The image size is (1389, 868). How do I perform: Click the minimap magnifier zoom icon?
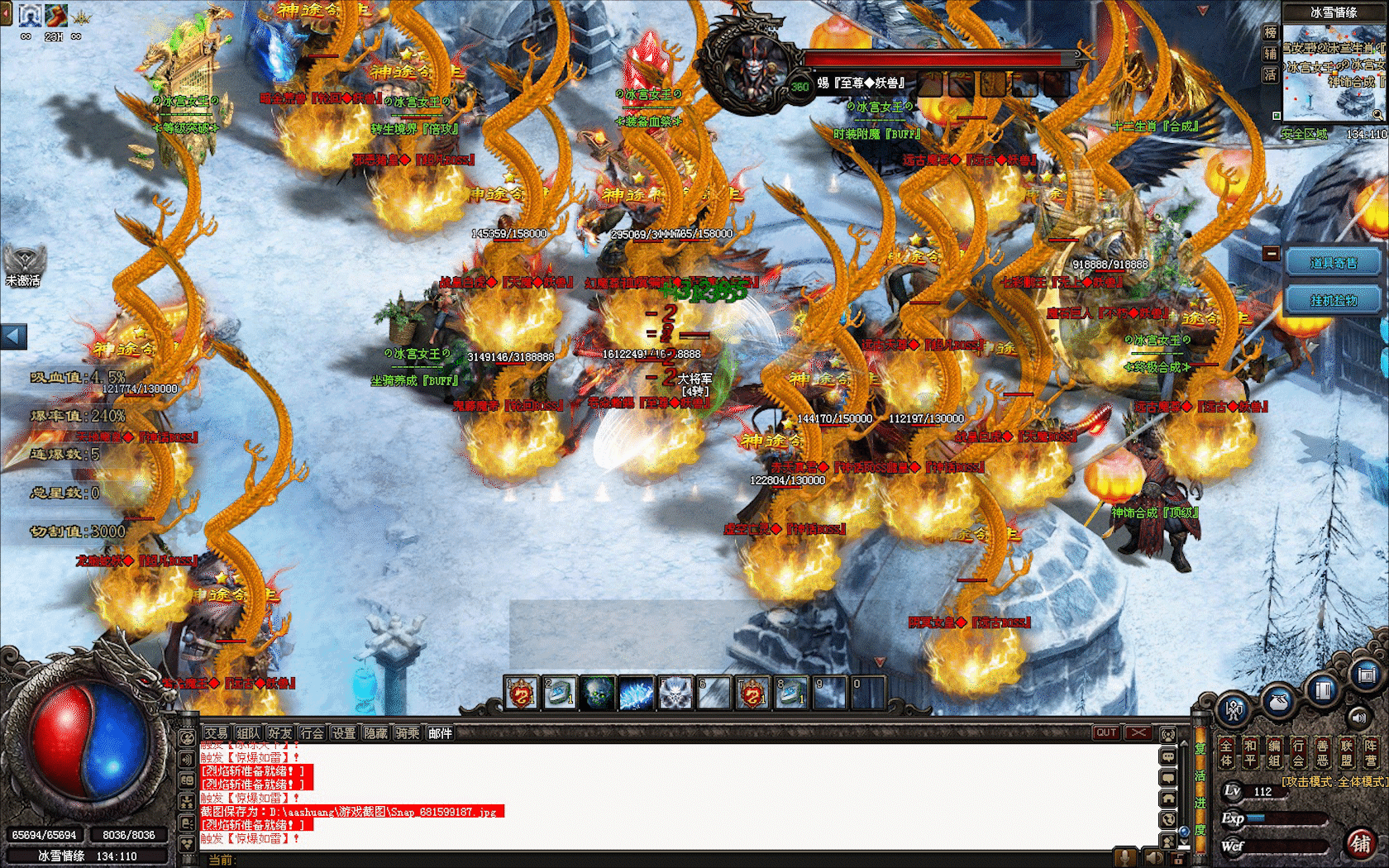1377,114
